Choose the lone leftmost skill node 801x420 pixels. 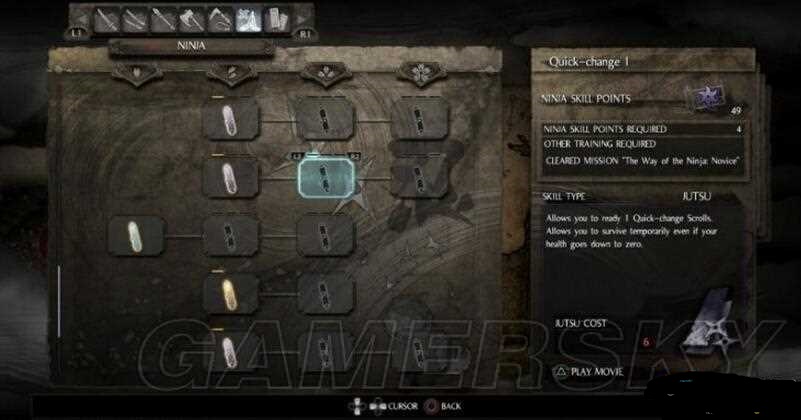pyautogui.click(x=136, y=237)
